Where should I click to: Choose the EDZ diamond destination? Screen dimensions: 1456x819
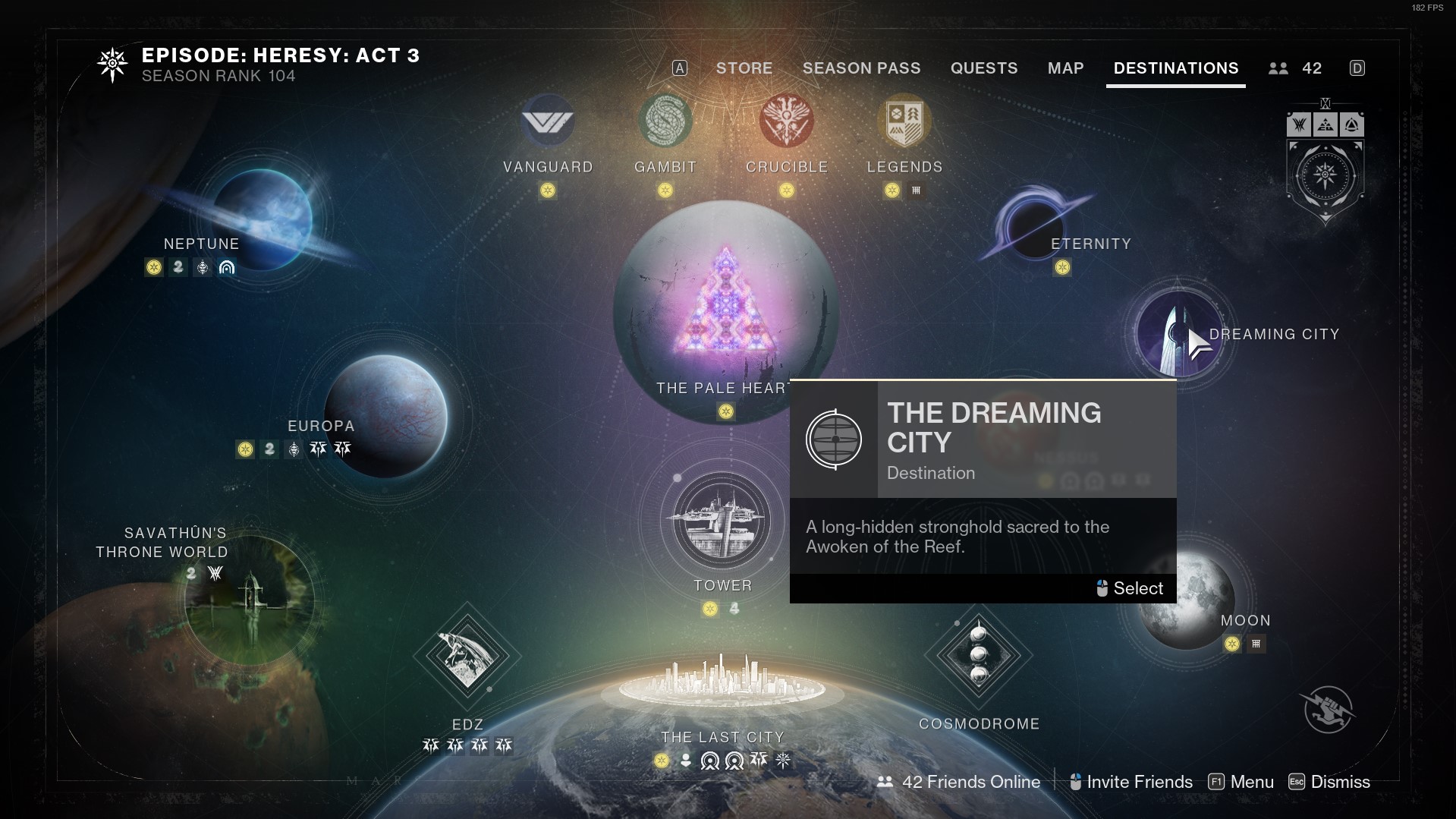click(x=467, y=656)
